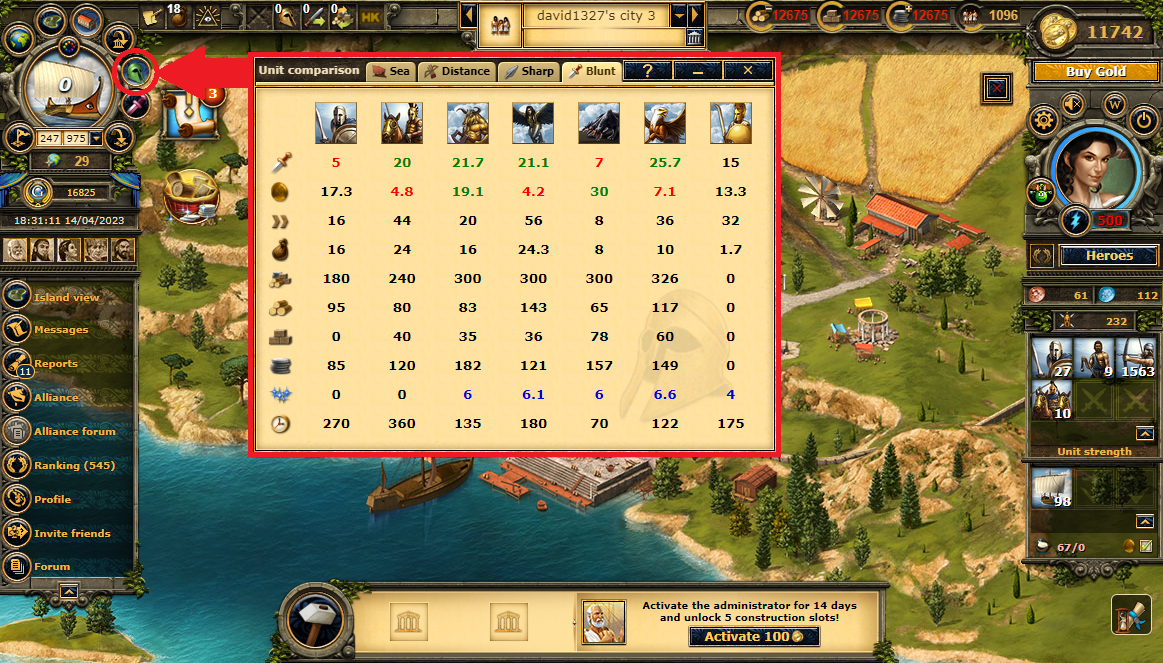This screenshot has width=1163, height=663.
Task: Close the Unit comparison window
Action: [748, 71]
